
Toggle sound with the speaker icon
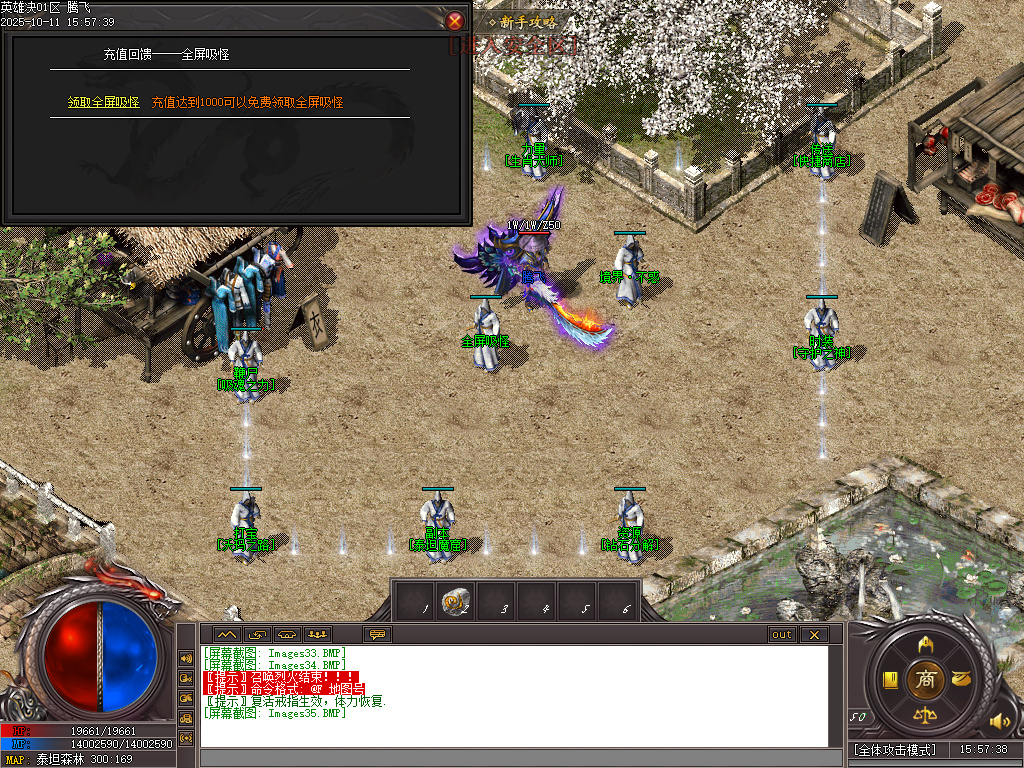[x=999, y=721]
